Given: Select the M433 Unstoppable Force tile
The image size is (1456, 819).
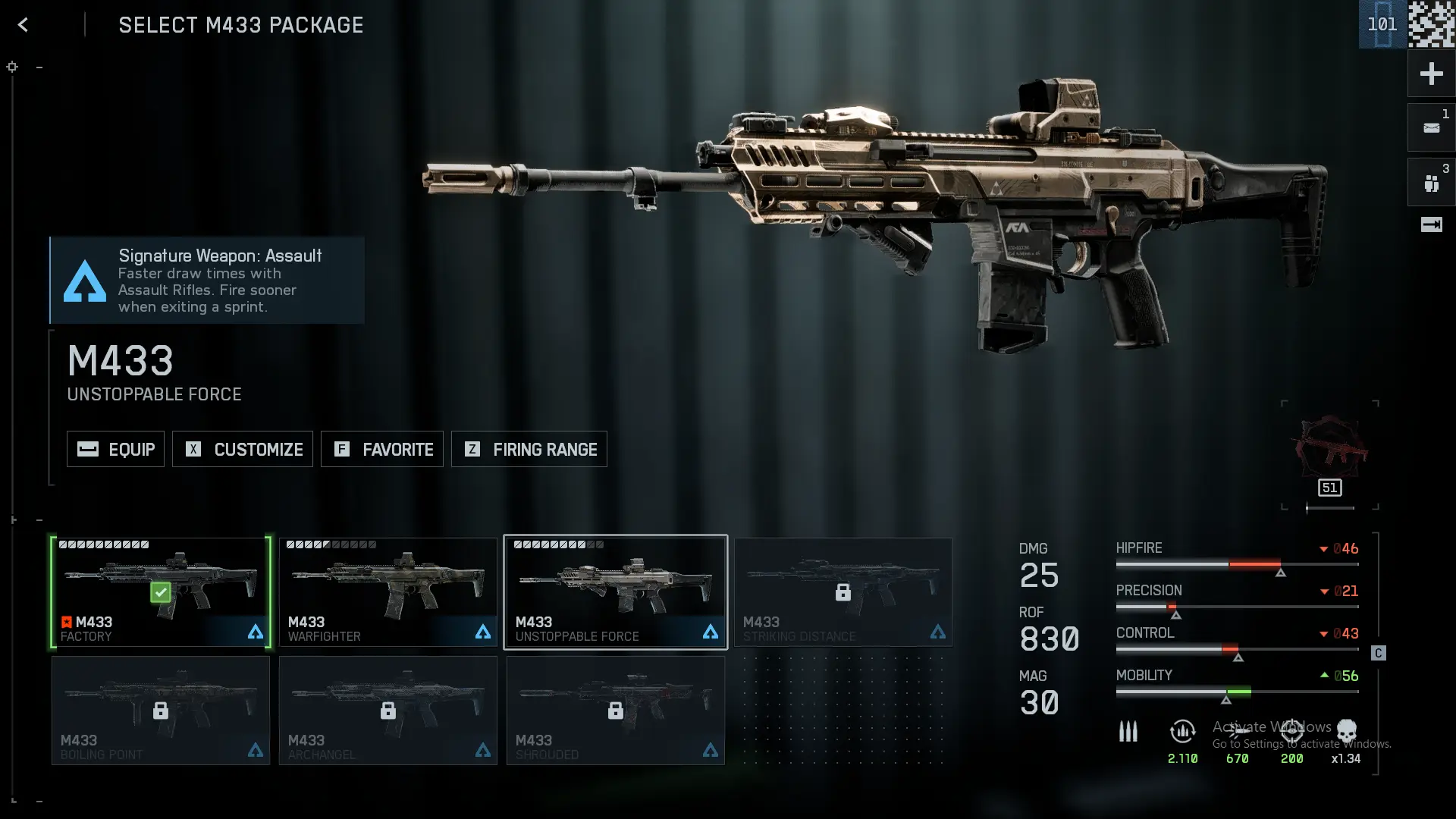Looking at the screenshot, I should (616, 592).
